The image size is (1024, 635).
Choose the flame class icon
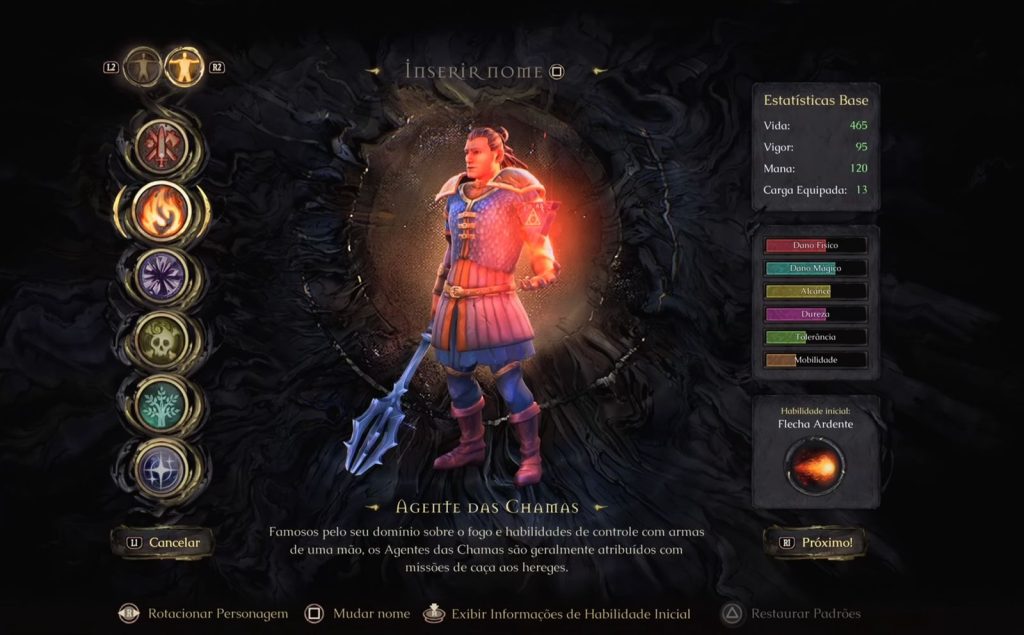point(161,210)
